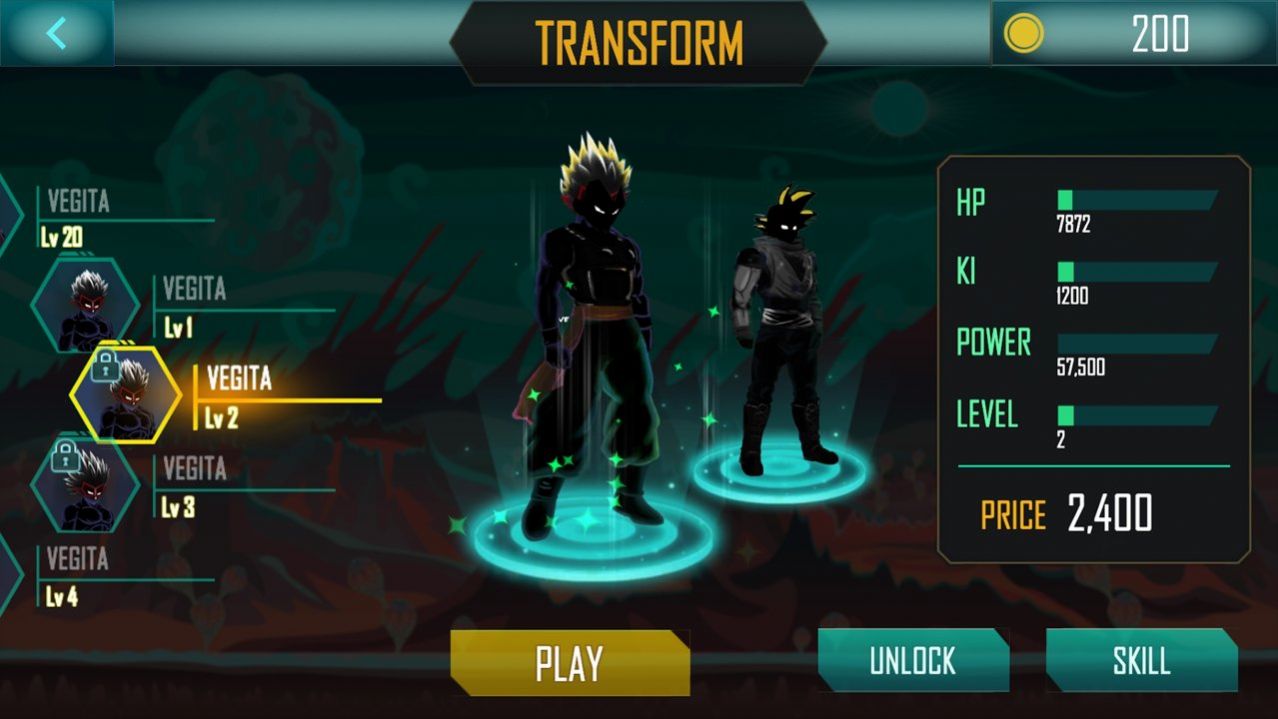Open the SKILL menu
The width and height of the screenshot is (1278, 719).
pos(1141,661)
